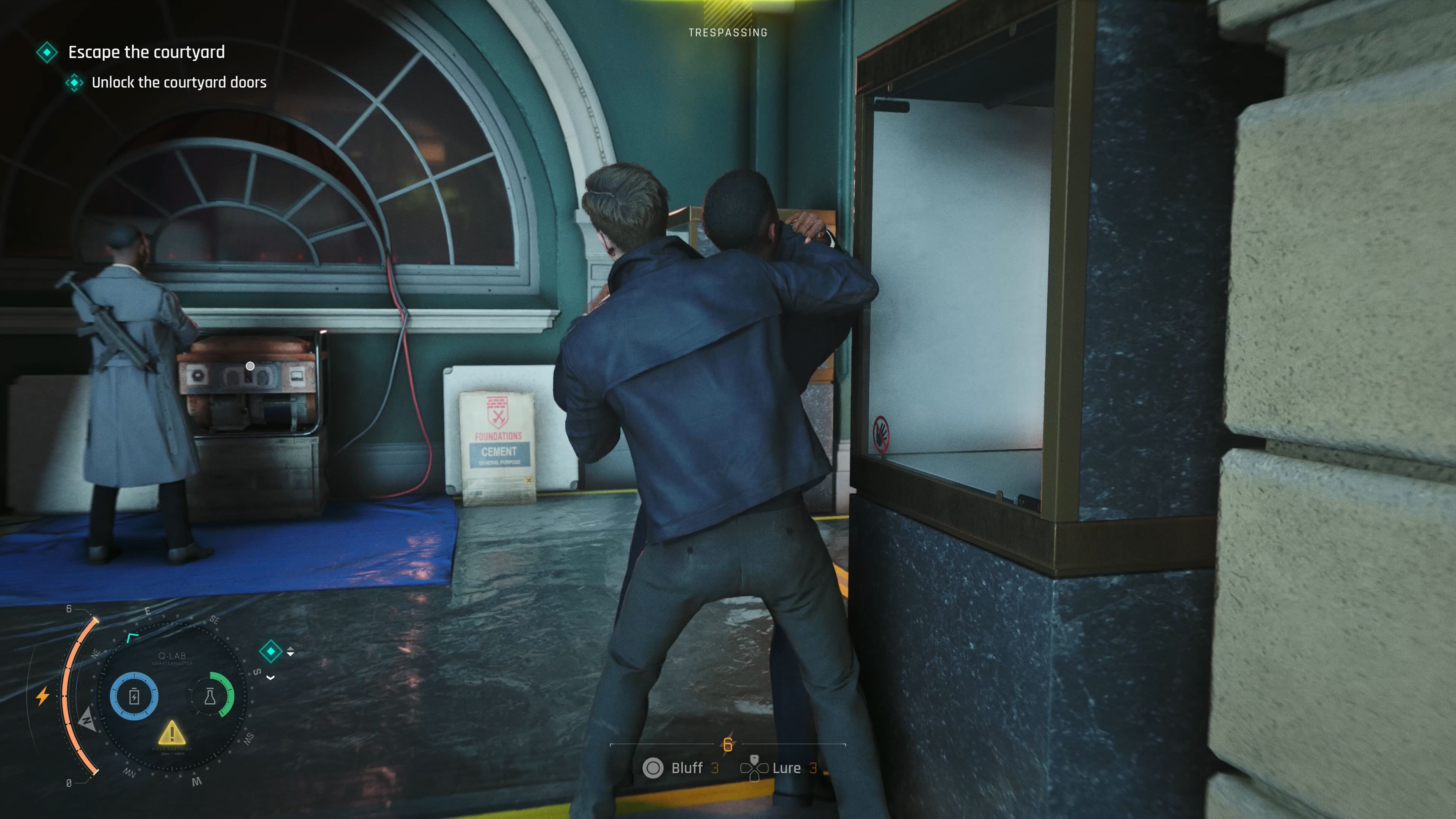Select the teal waypoint diamond near the compass
Screen dimensions: 1456x819
[271, 652]
